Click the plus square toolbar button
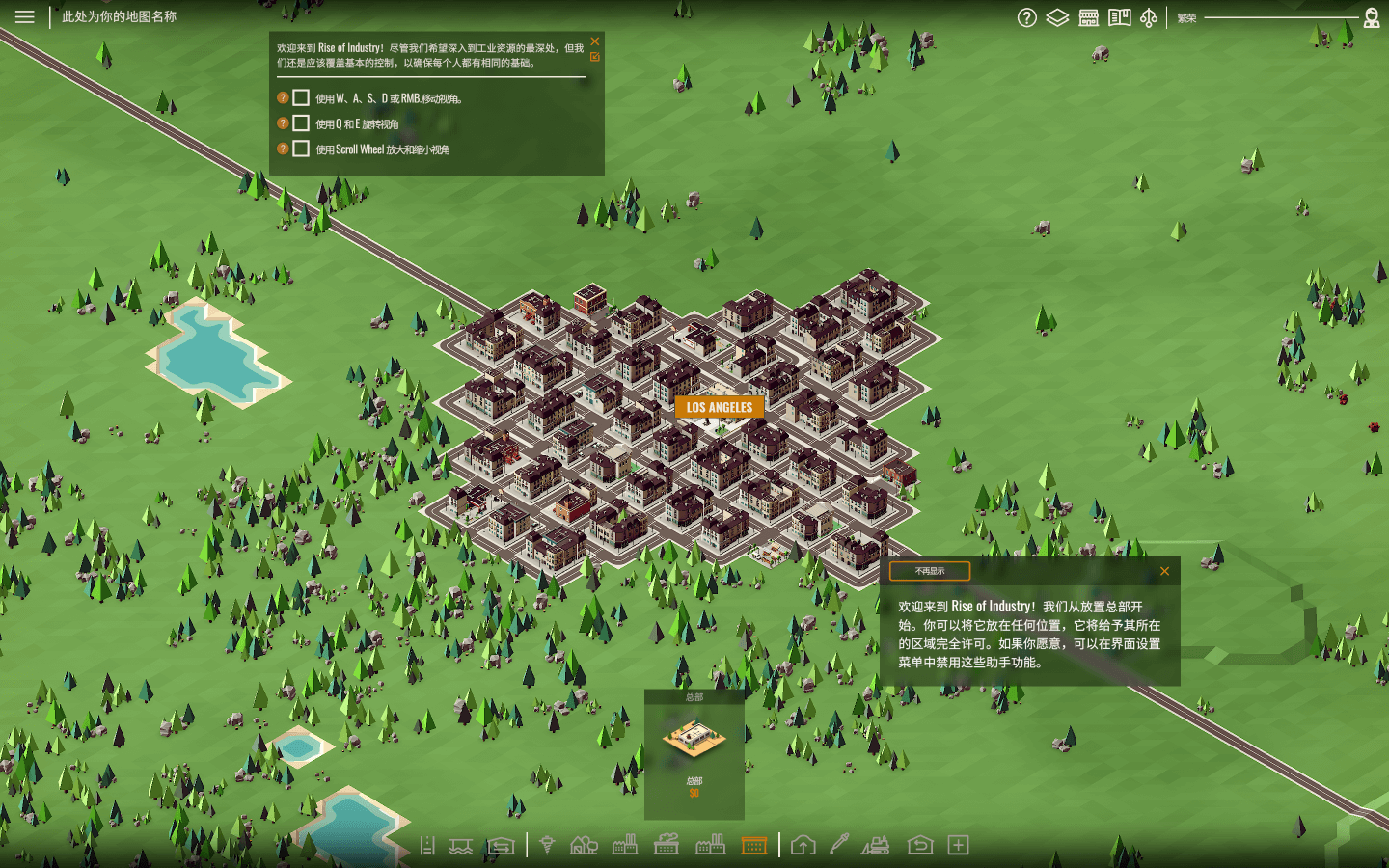This screenshot has height=868, width=1389. [958, 846]
